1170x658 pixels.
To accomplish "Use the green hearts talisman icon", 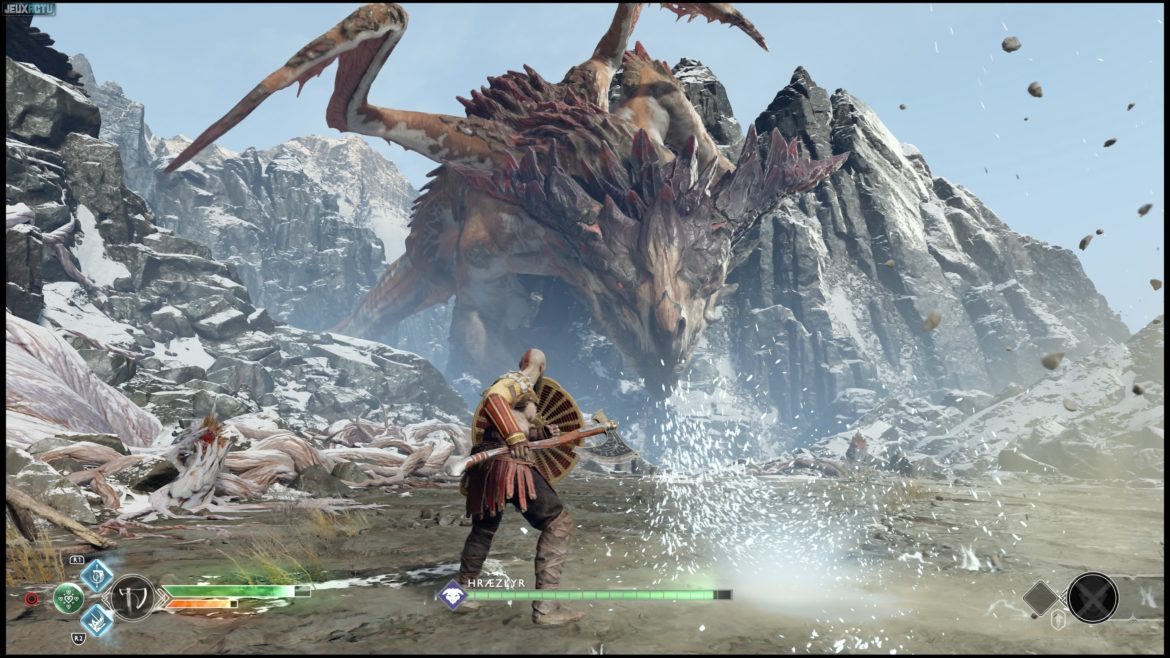I will tap(68, 598).
